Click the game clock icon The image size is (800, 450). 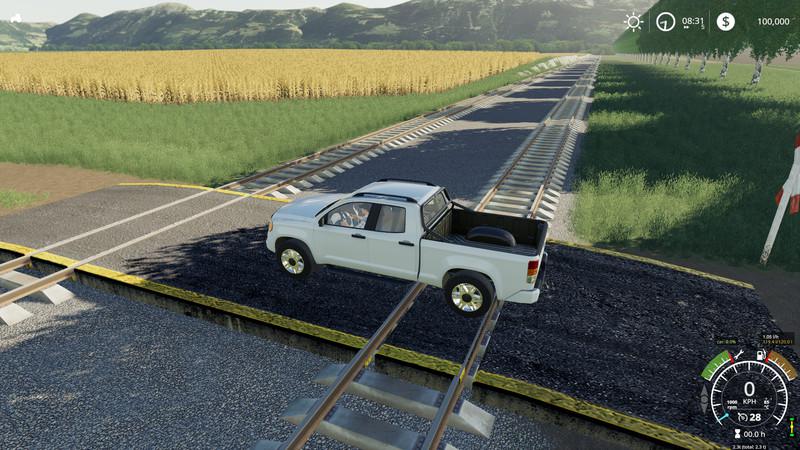(x=666, y=21)
